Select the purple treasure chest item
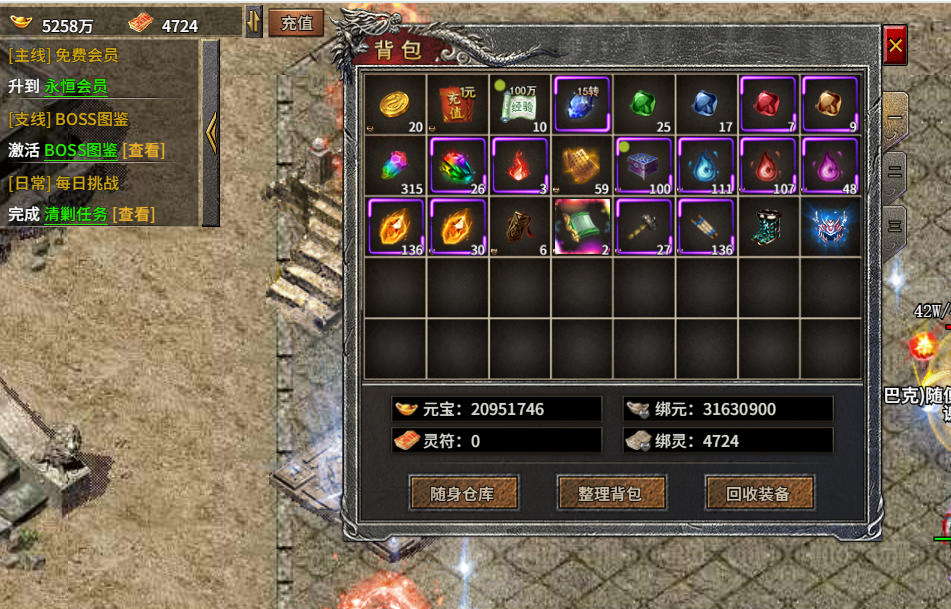 pos(644,165)
